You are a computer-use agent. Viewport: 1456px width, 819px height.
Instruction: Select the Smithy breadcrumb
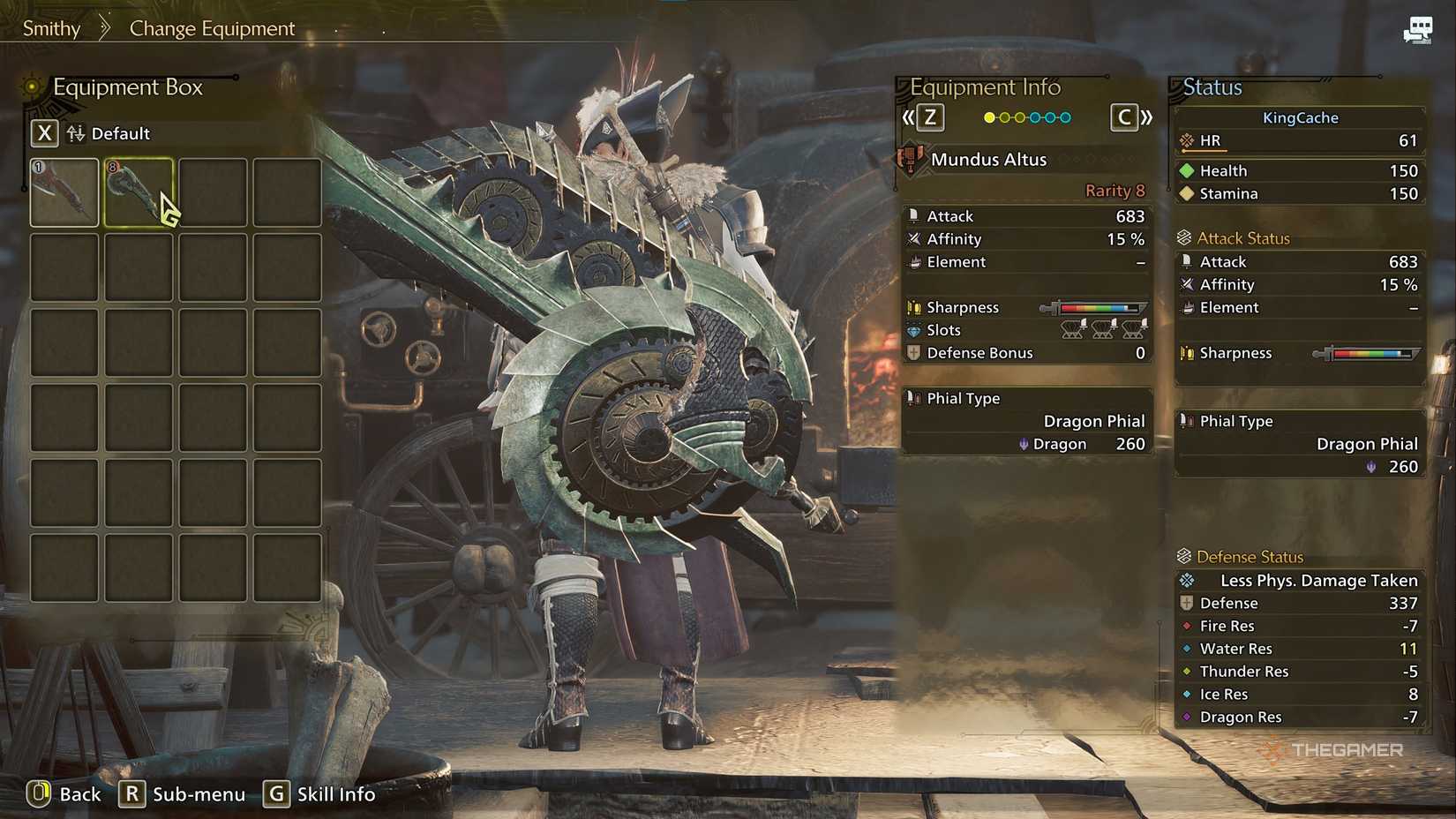coord(50,27)
